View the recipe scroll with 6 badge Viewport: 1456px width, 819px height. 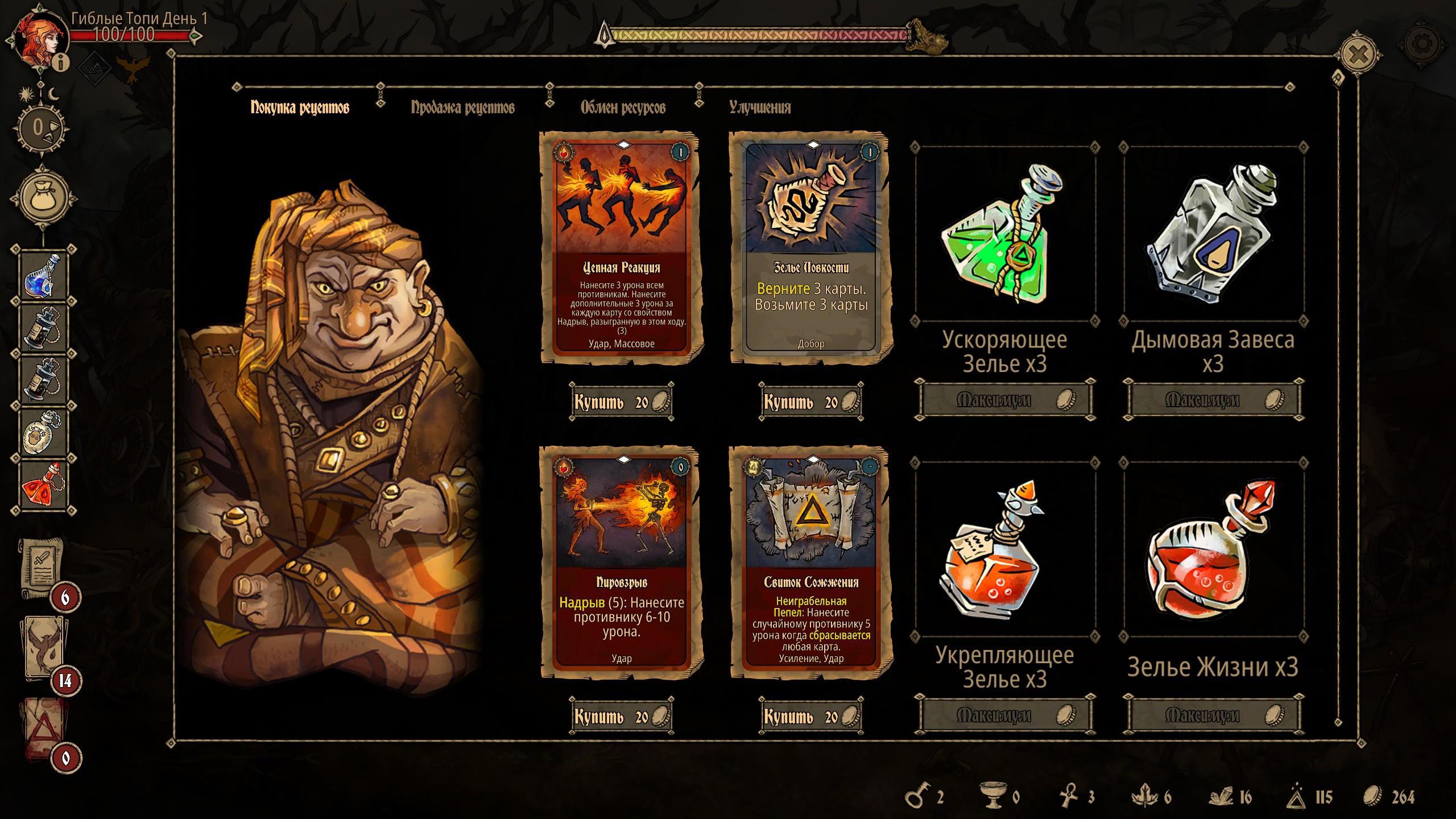(x=41, y=569)
